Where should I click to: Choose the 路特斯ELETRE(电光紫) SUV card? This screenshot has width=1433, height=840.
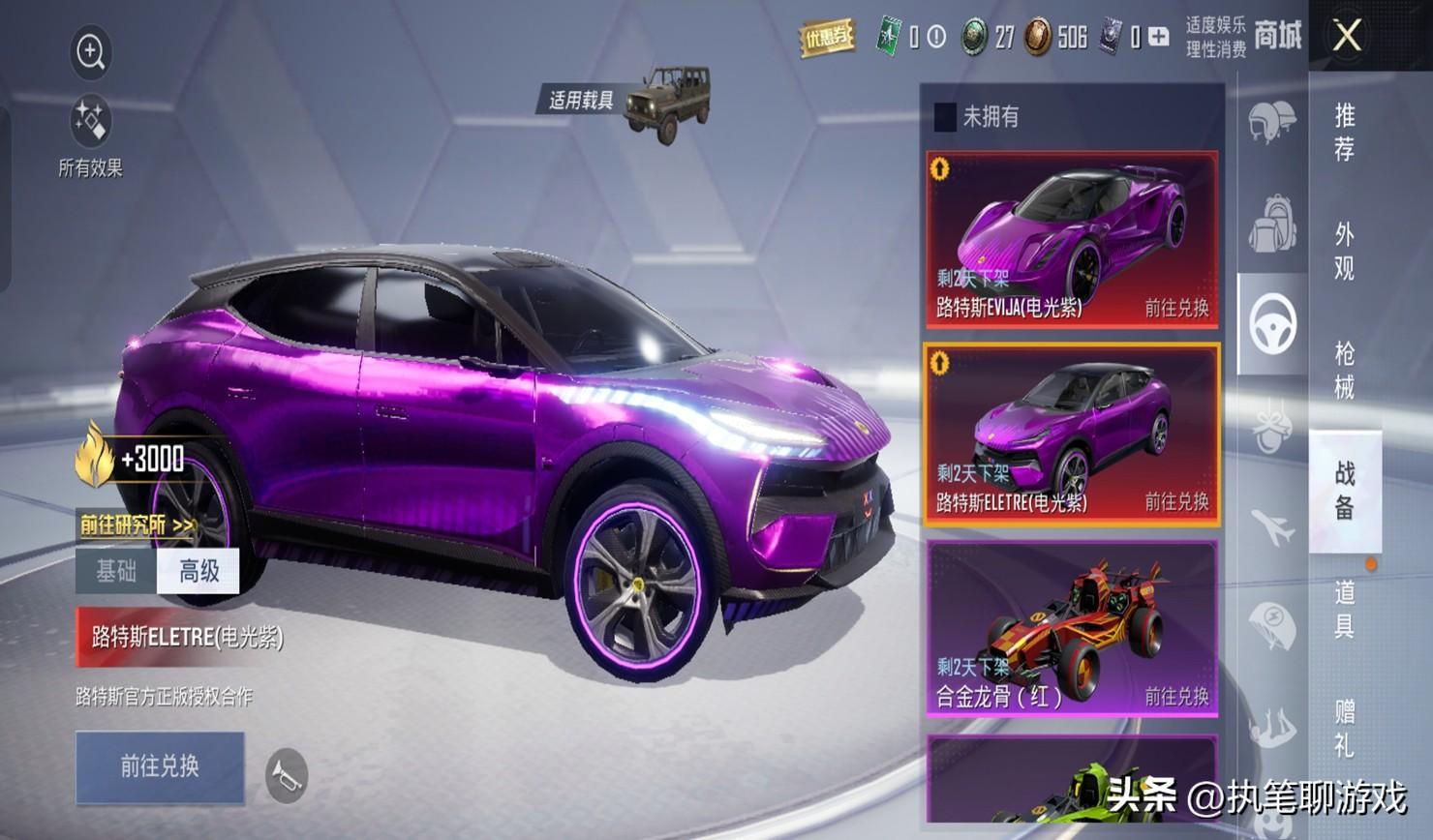coord(1072,435)
